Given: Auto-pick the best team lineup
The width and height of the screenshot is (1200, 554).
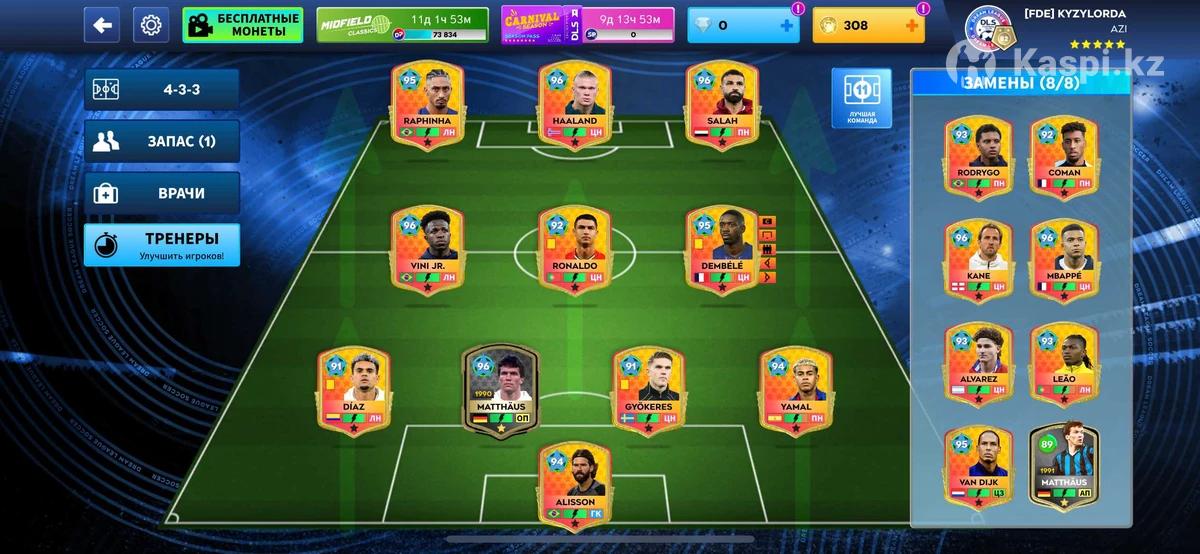Looking at the screenshot, I should coord(862,99).
